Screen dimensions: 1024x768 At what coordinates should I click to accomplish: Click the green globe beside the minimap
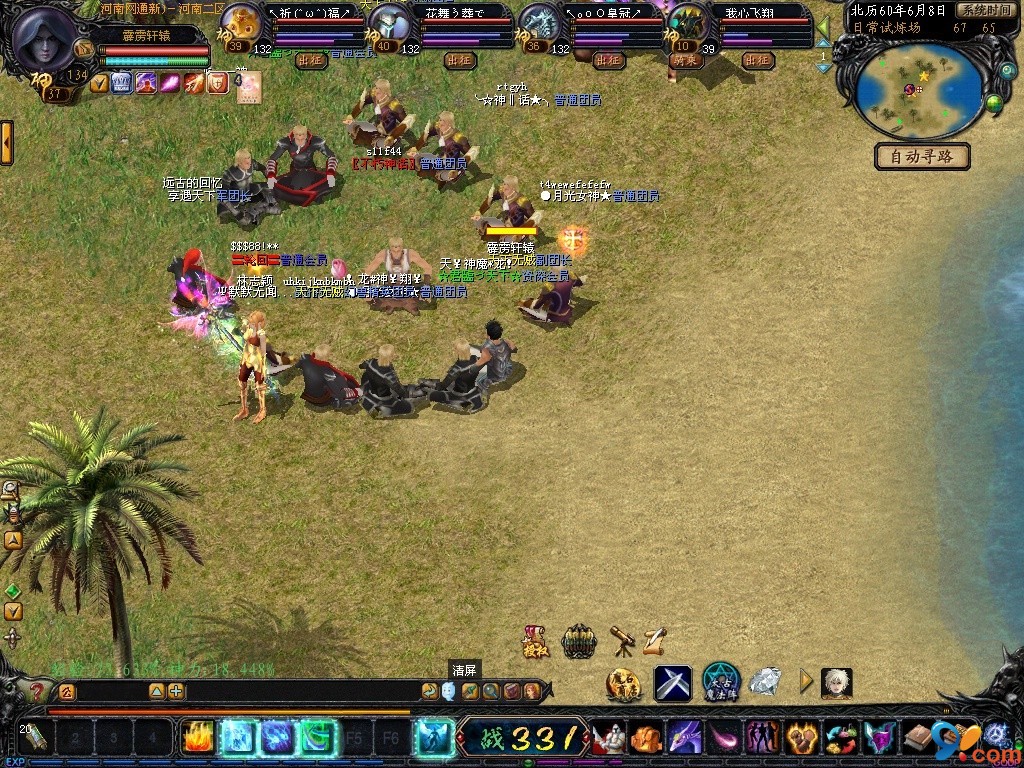(994, 102)
